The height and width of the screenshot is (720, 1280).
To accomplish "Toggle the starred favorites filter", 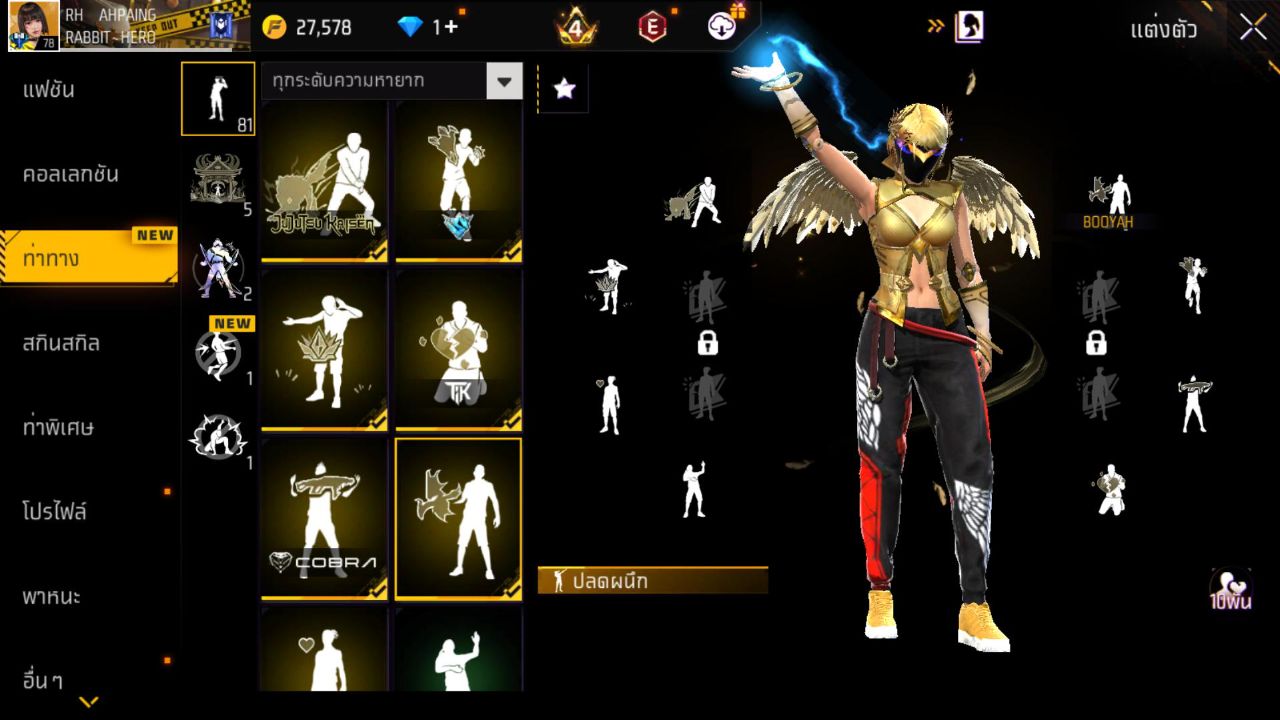I will click(x=563, y=89).
